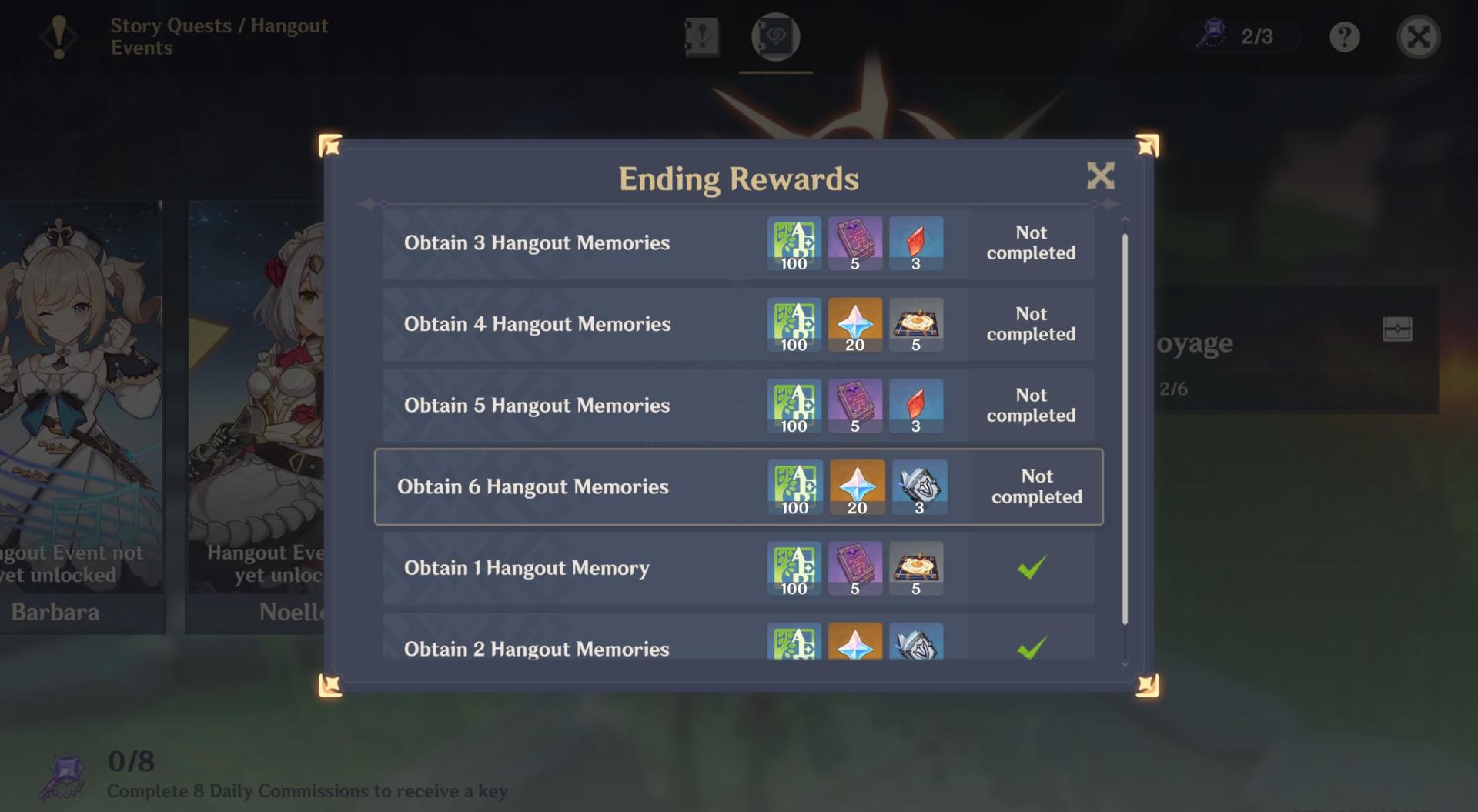
Task: Click the green checkmark for Obtain 1 Hangout Memory
Action: coord(1033,568)
